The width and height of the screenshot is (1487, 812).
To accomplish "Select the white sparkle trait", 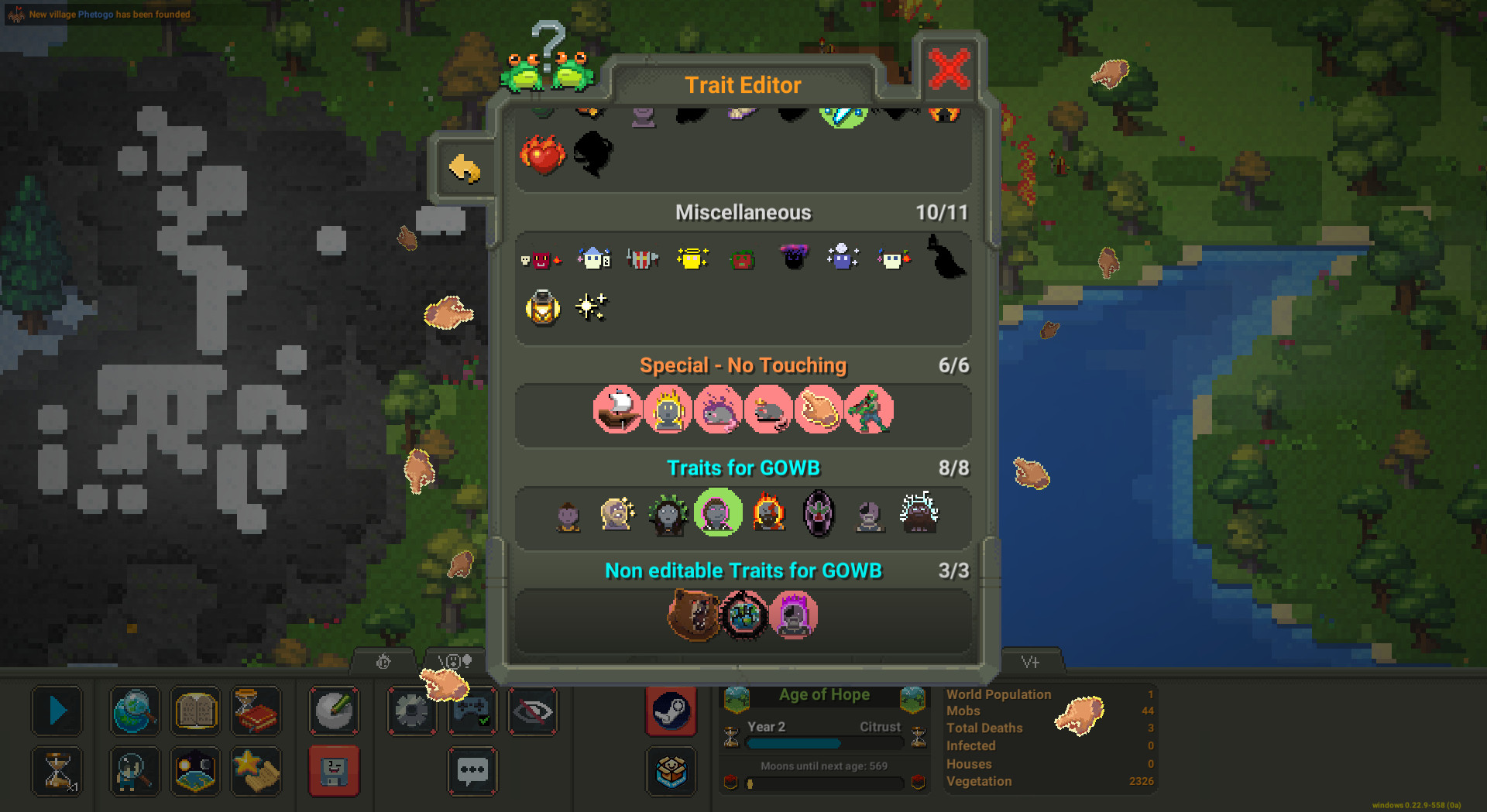I will (592, 307).
